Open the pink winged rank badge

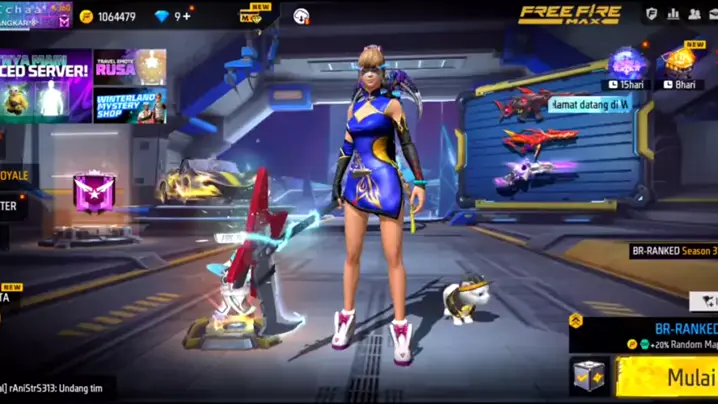94,191
